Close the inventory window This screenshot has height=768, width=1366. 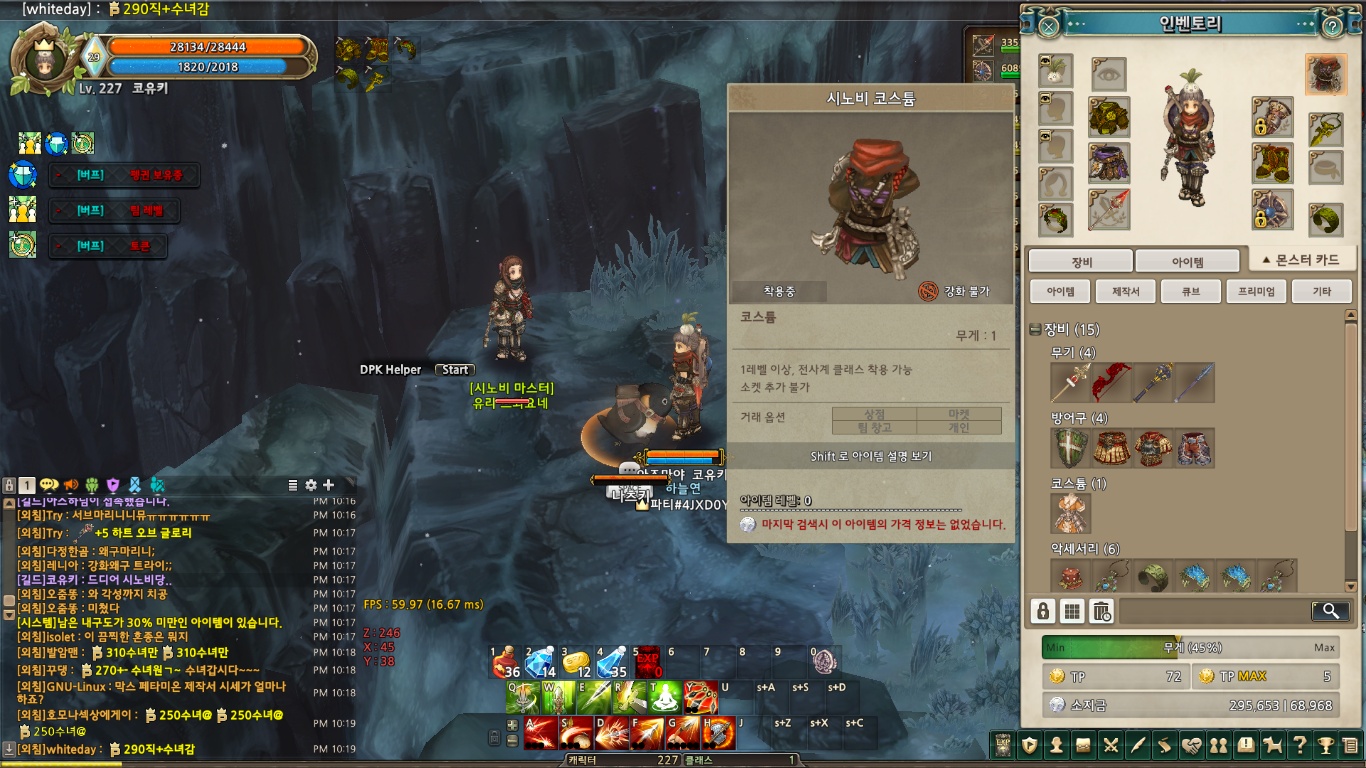click(x=1048, y=26)
